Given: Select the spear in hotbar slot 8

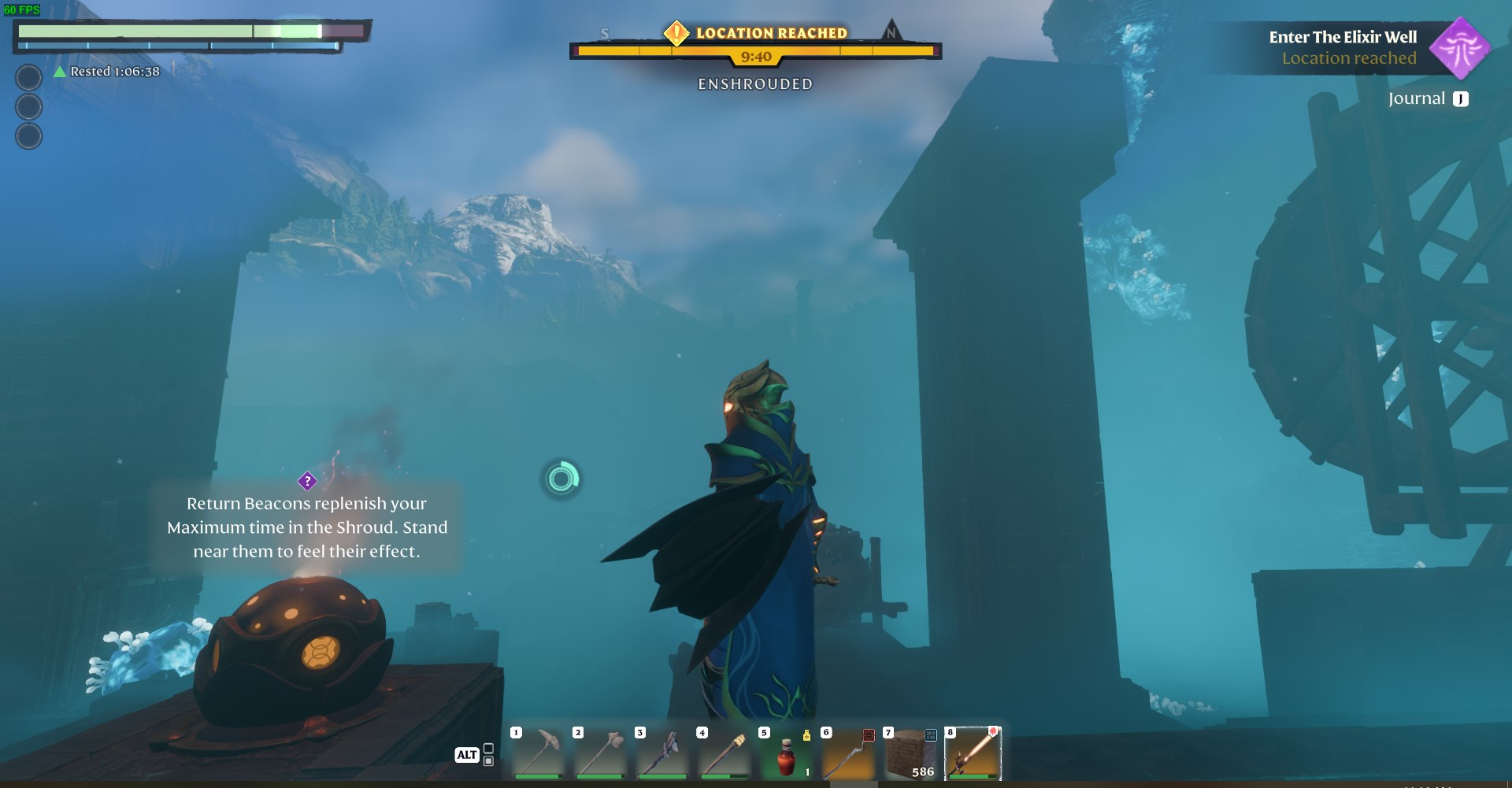Looking at the screenshot, I should tap(971, 753).
